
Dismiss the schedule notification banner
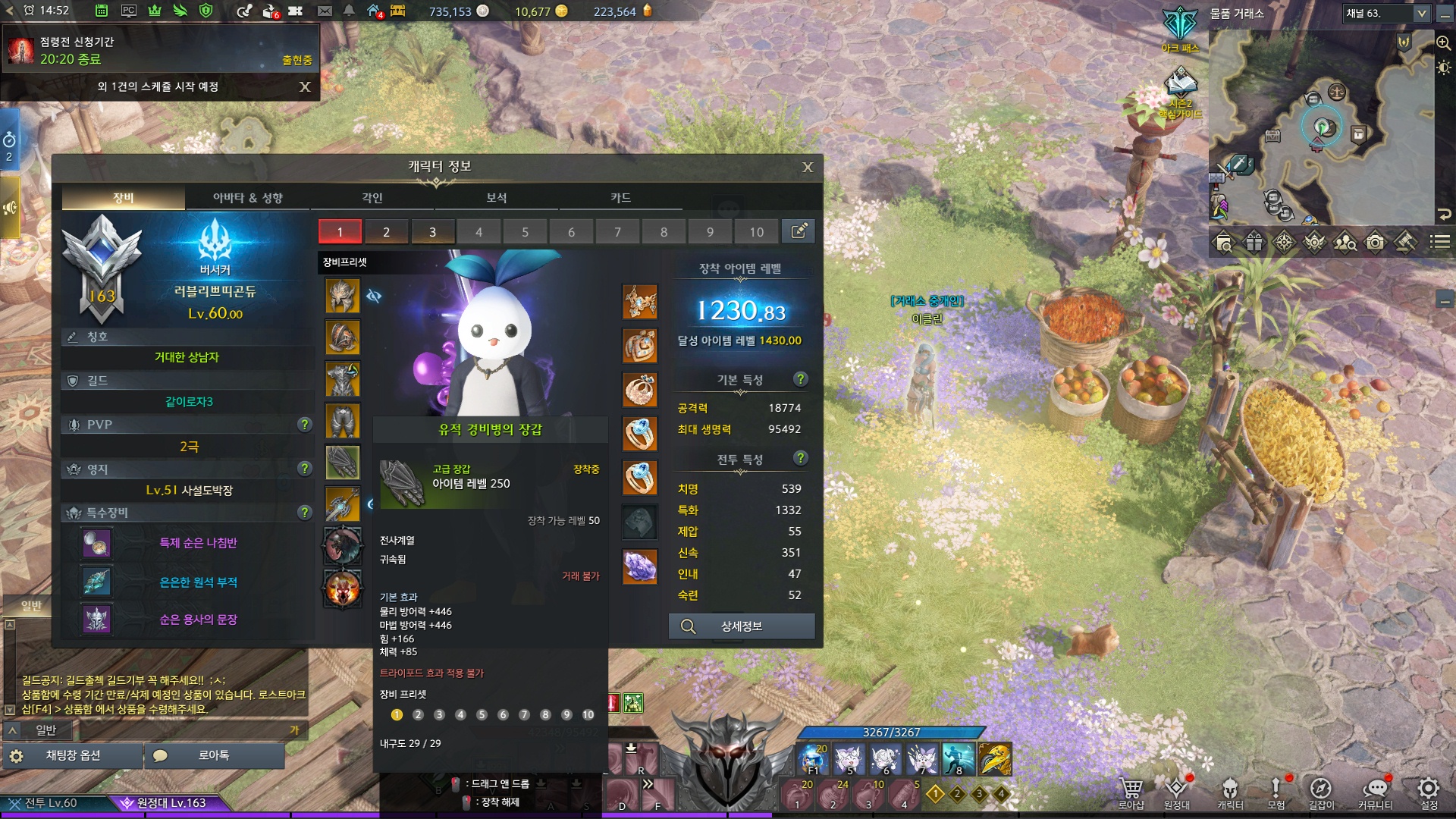[305, 86]
